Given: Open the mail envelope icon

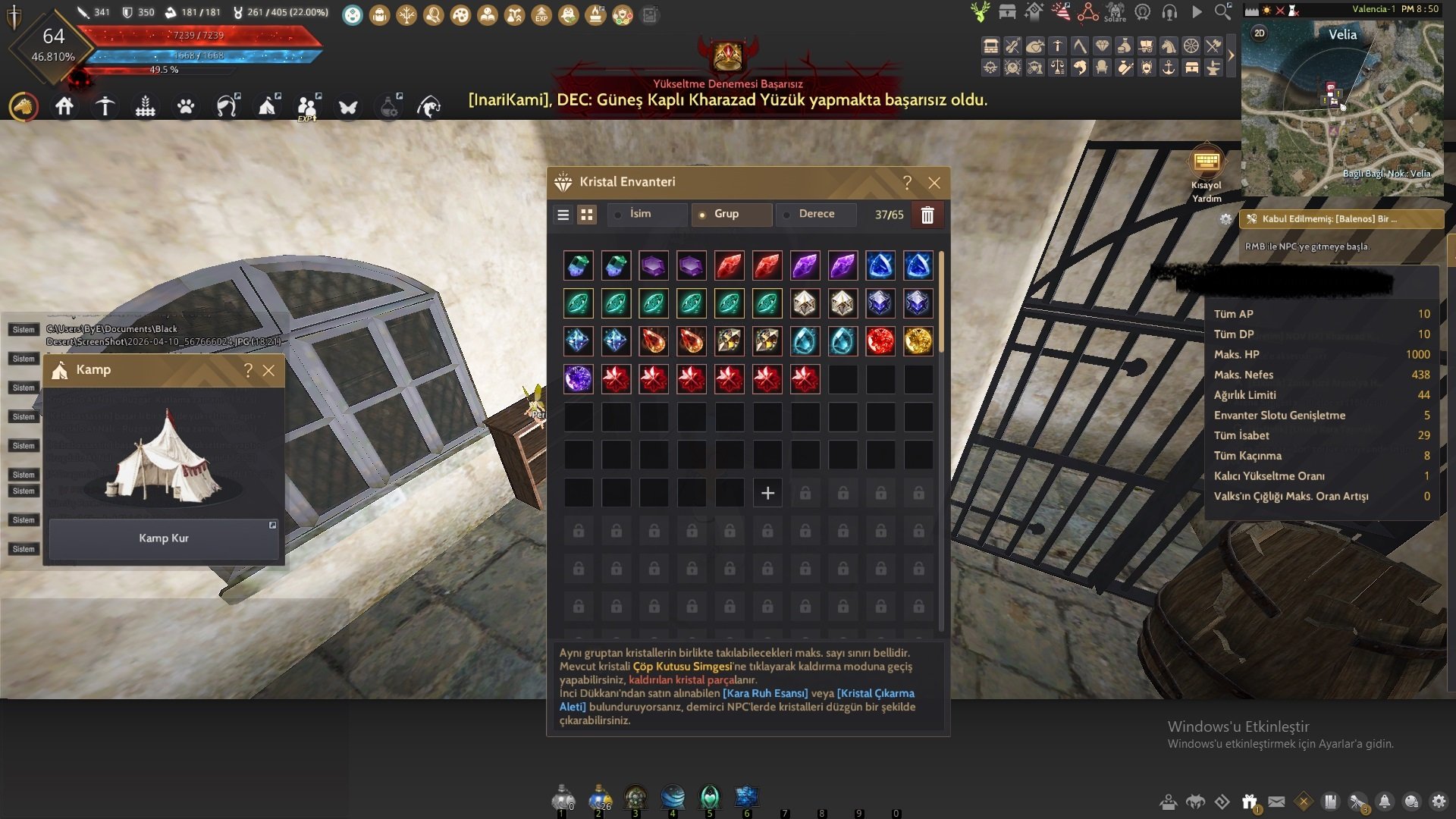Looking at the screenshot, I should [x=1277, y=802].
